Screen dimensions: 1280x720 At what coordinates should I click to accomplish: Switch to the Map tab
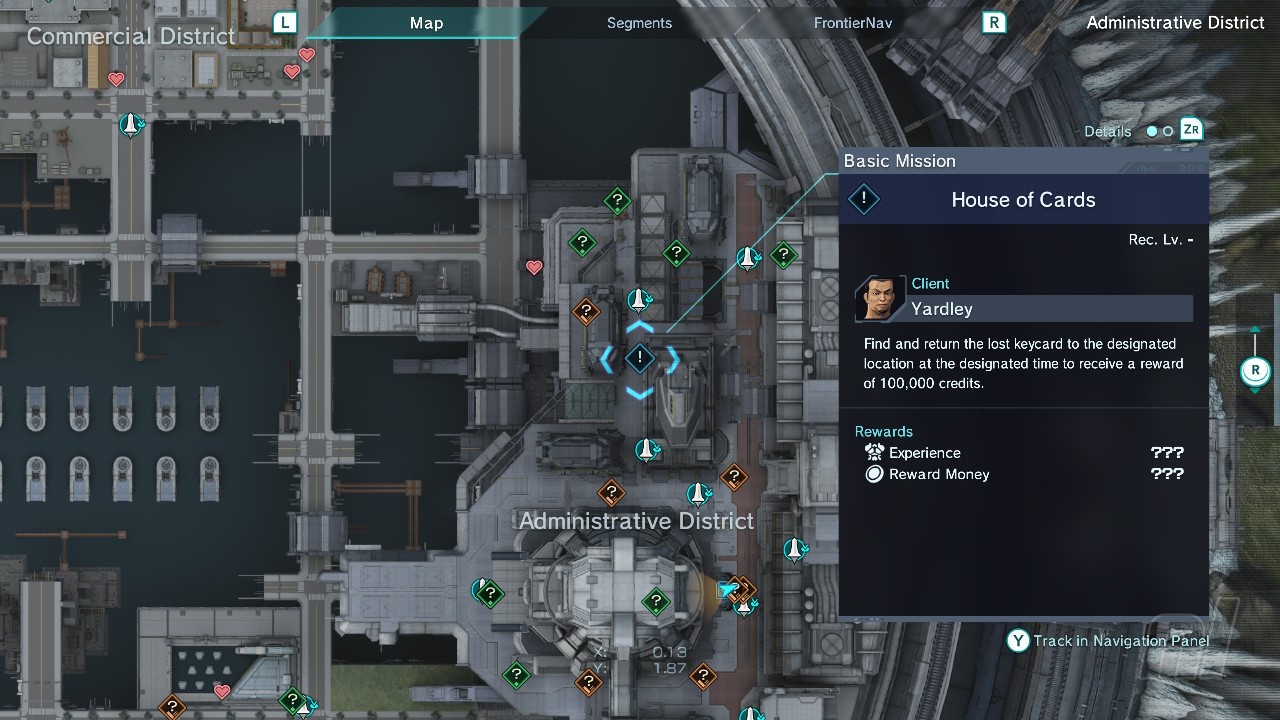tap(426, 23)
